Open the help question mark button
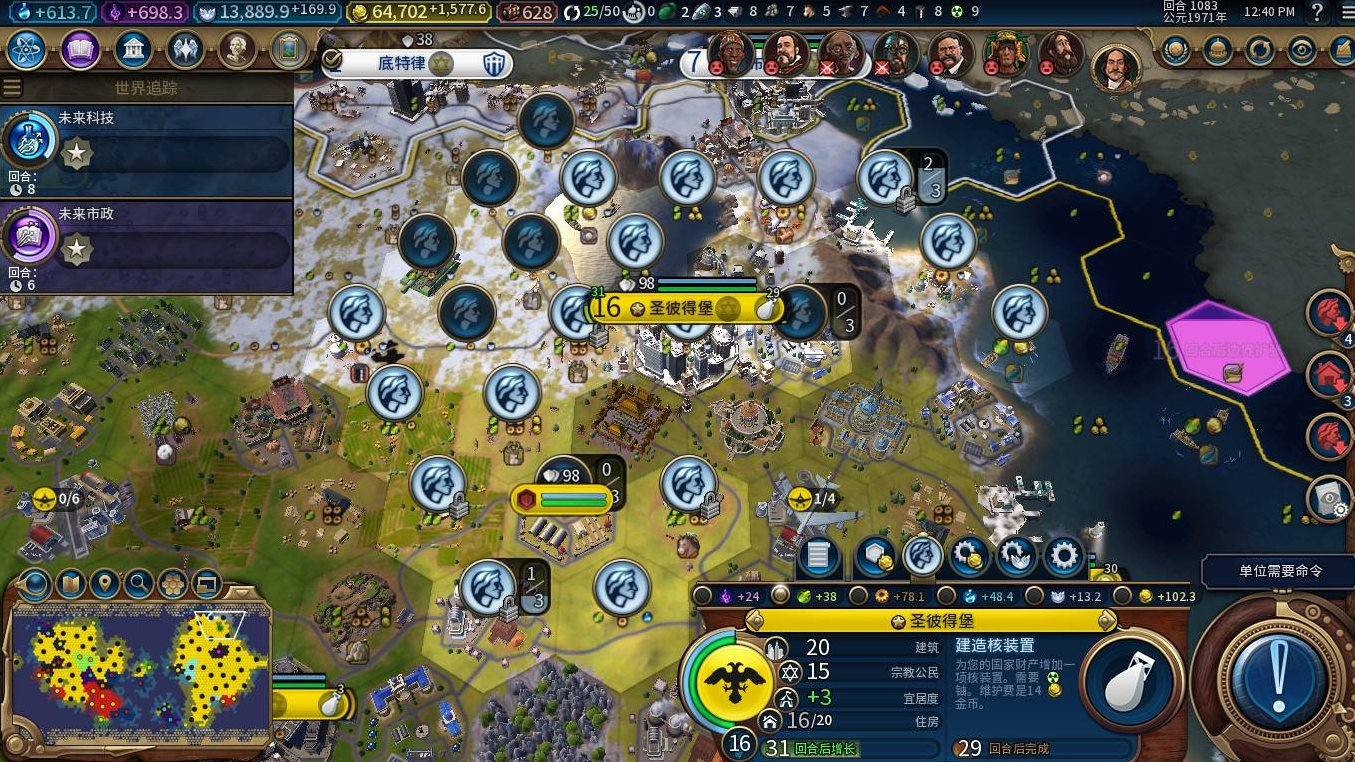Viewport: 1355px width, 762px height. pyautogui.click(x=1318, y=13)
